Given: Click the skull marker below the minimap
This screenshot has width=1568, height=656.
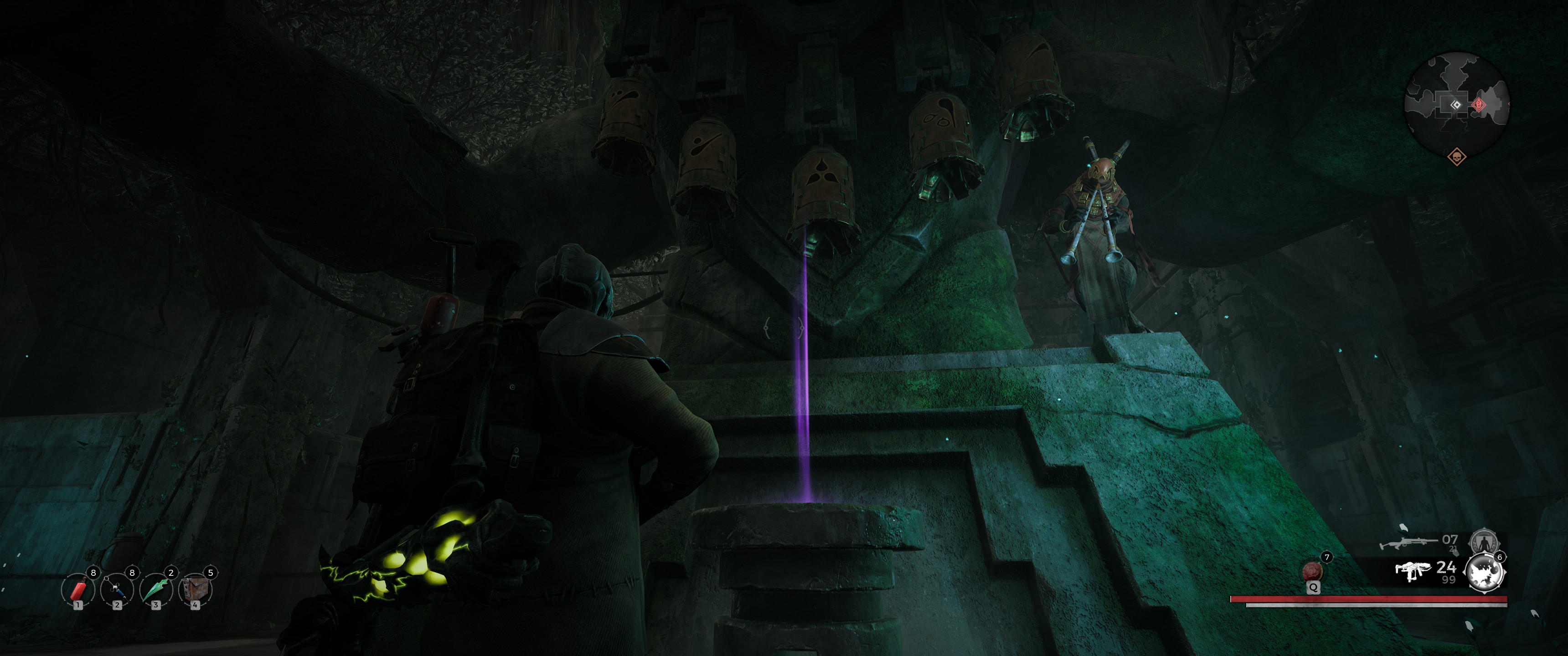Looking at the screenshot, I should coord(1457,156).
